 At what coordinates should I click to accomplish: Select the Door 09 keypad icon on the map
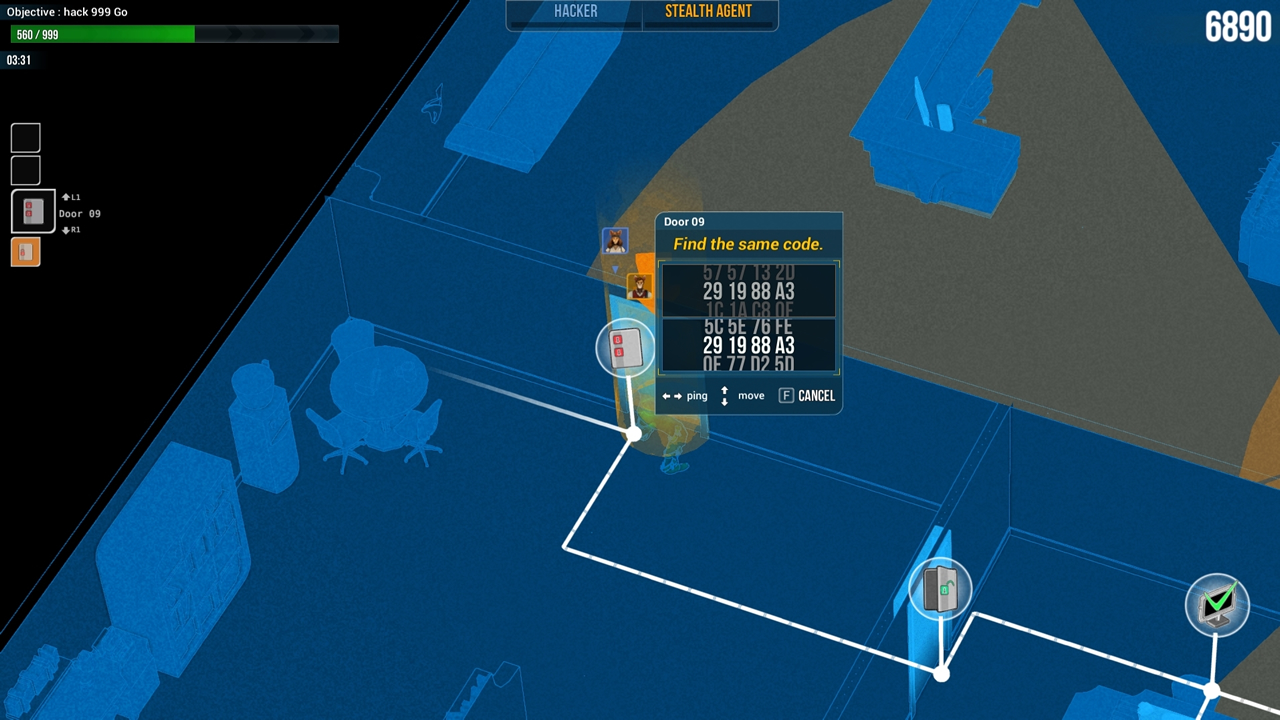pyautogui.click(x=624, y=348)
